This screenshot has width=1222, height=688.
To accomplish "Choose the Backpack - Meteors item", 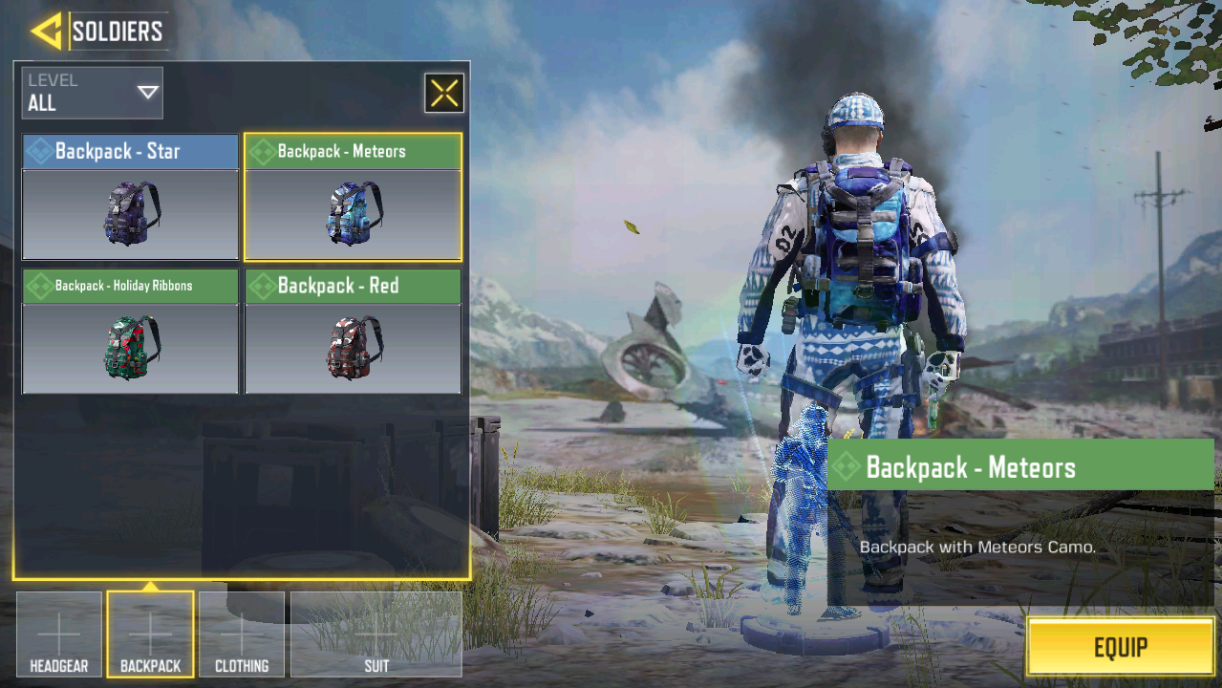I will 353,197.
